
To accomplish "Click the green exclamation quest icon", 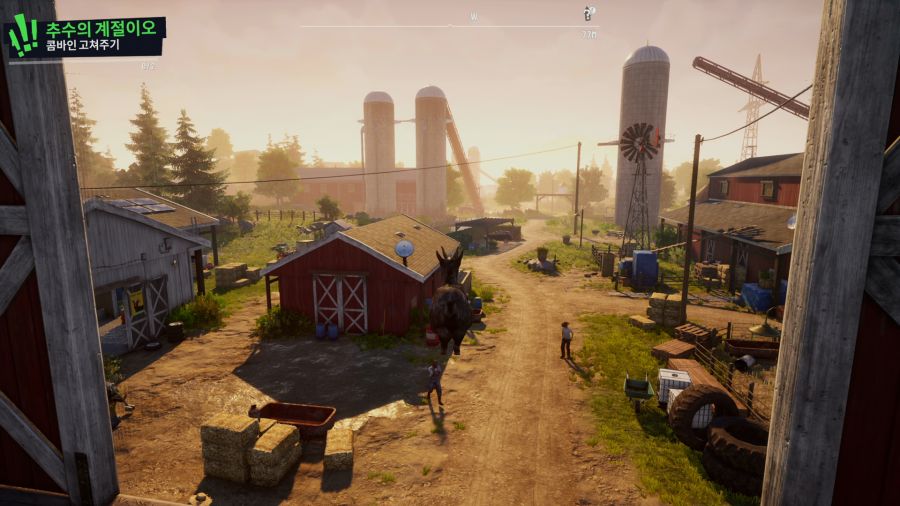I will point(23,35).
